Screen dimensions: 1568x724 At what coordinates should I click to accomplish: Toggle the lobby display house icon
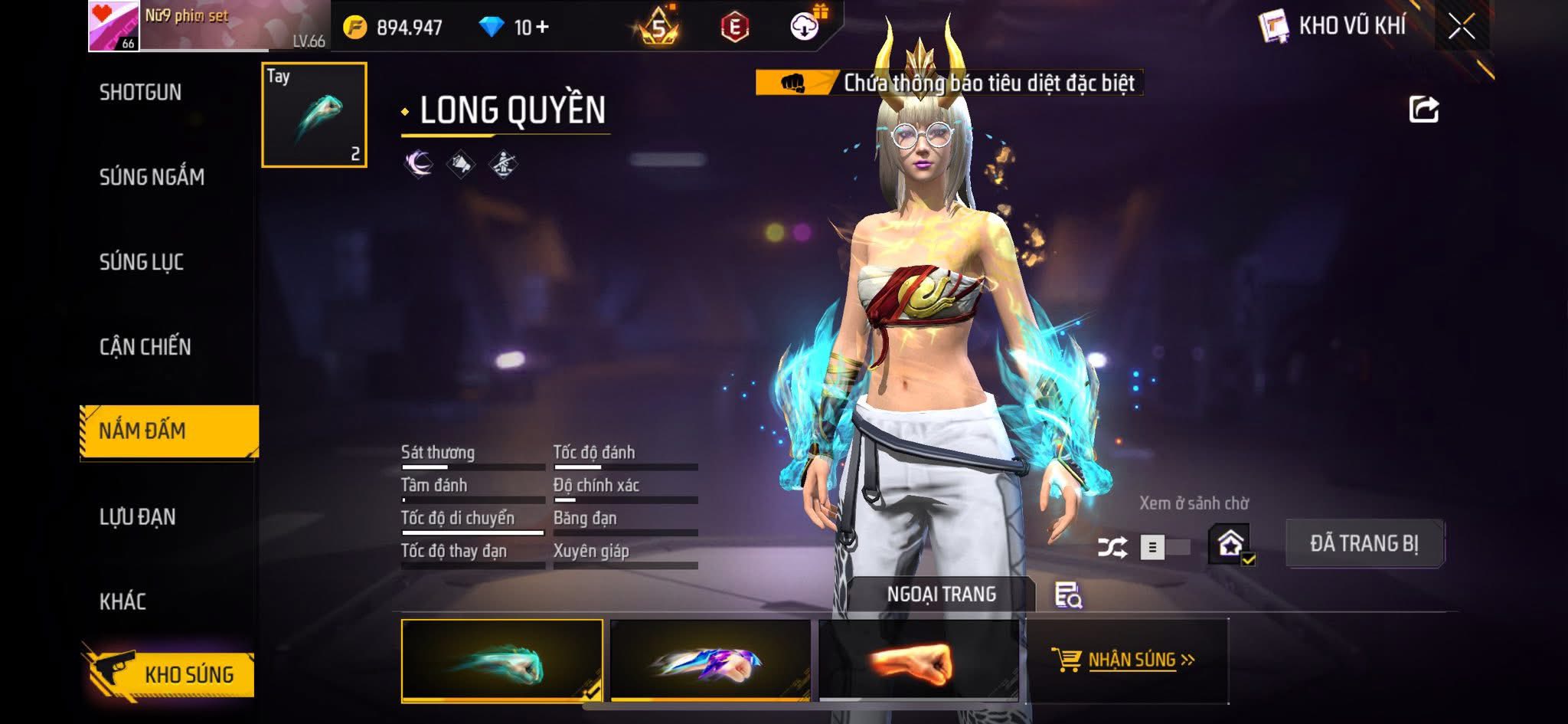point(1230,544)
